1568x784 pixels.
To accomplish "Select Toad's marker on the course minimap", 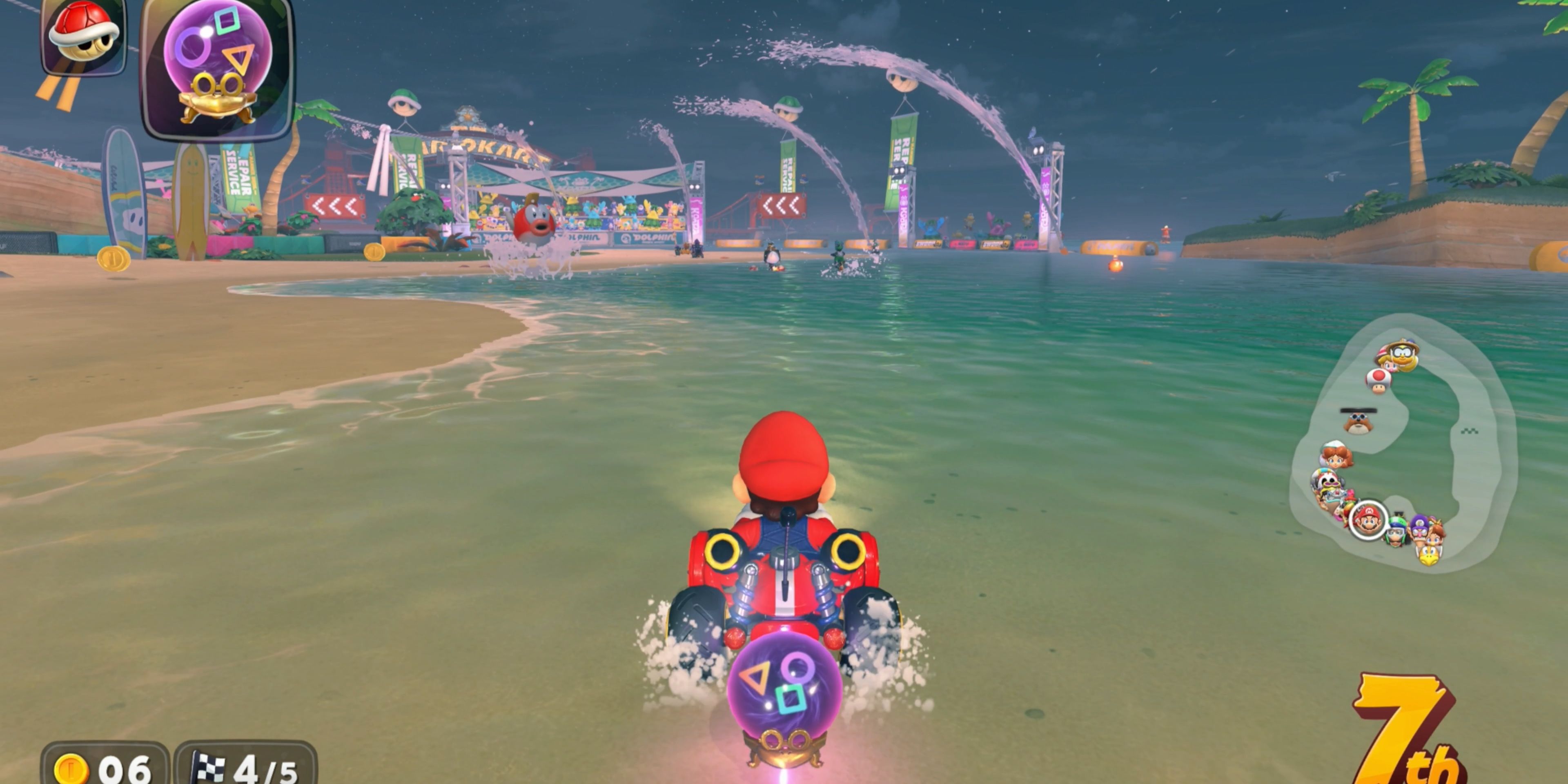I will [x=1378, y=381].
